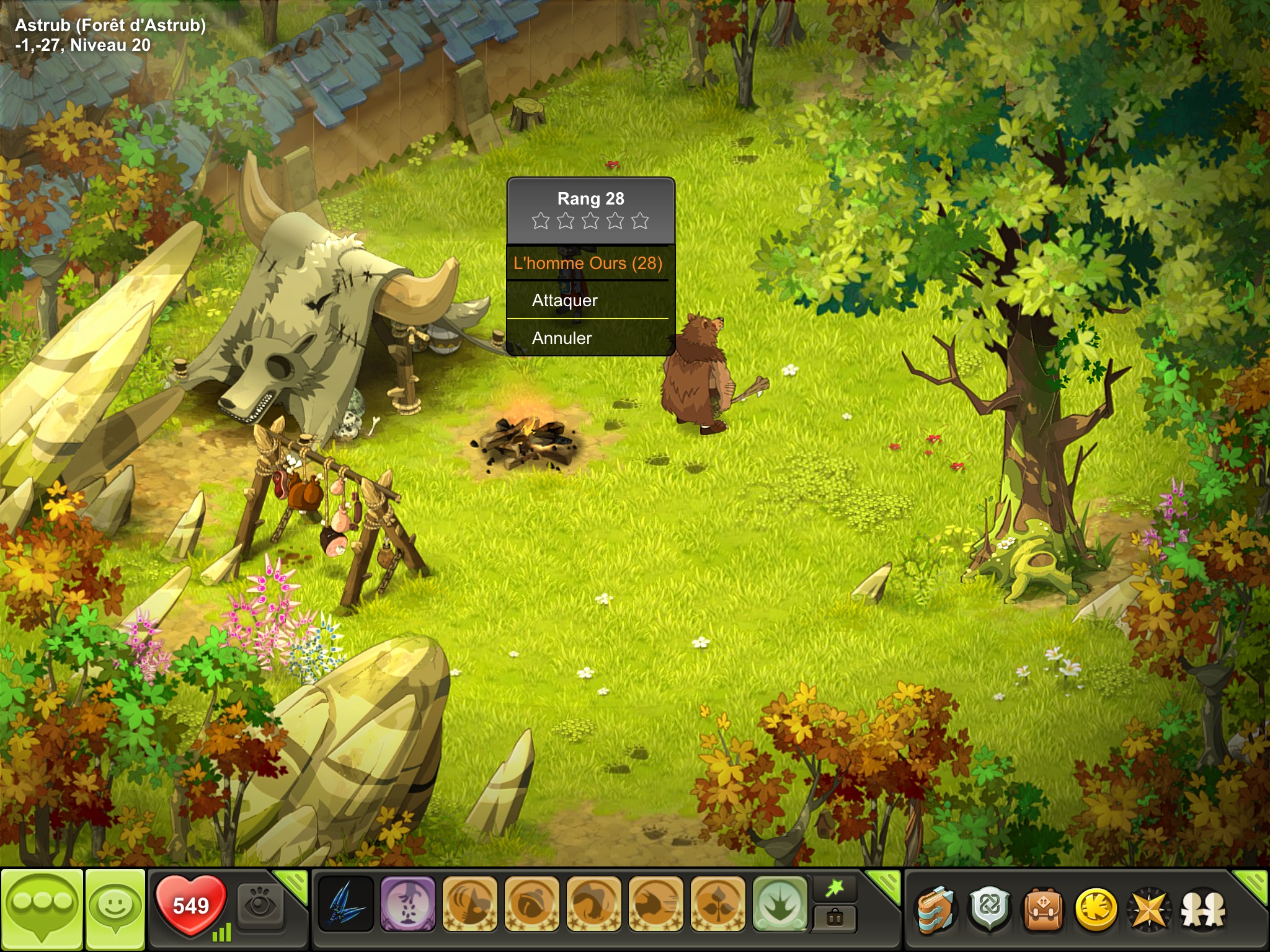Viewport: 1270px width, 952px height.
Task: Open the gold kama coin shop
Action: pyautogui.click(x=1096, y=909)
